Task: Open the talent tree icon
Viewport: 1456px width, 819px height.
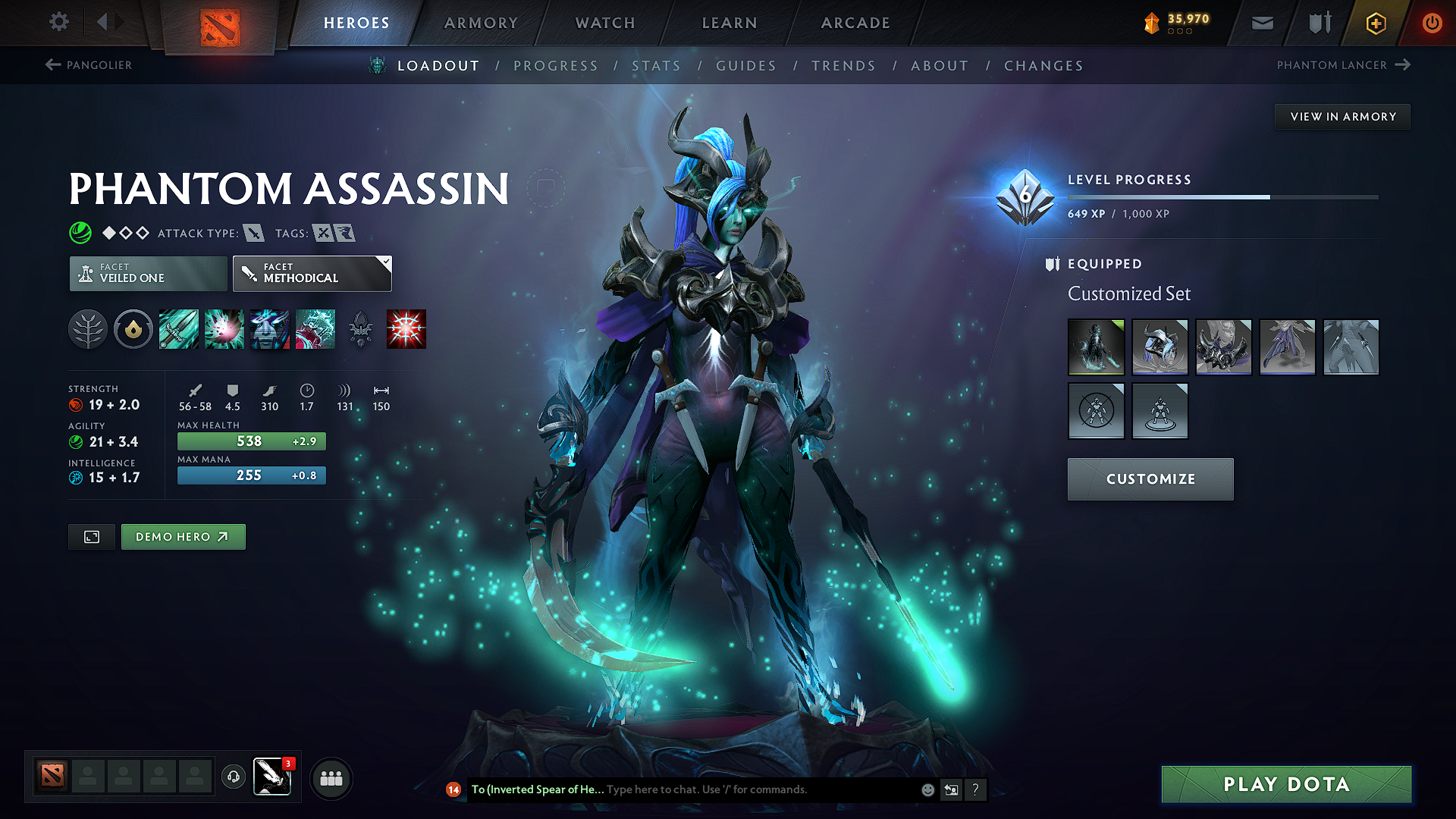Action: pyautogui.click(x=89, y=329)
